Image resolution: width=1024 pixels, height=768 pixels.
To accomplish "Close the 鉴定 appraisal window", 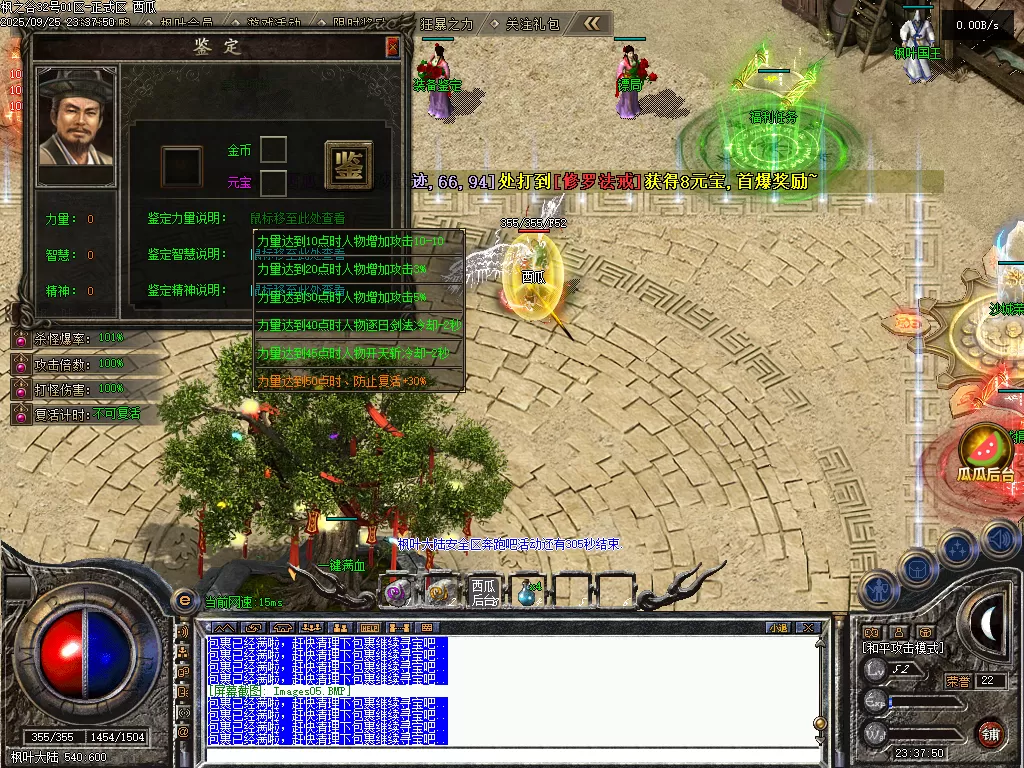I will [x=392, y=46].
